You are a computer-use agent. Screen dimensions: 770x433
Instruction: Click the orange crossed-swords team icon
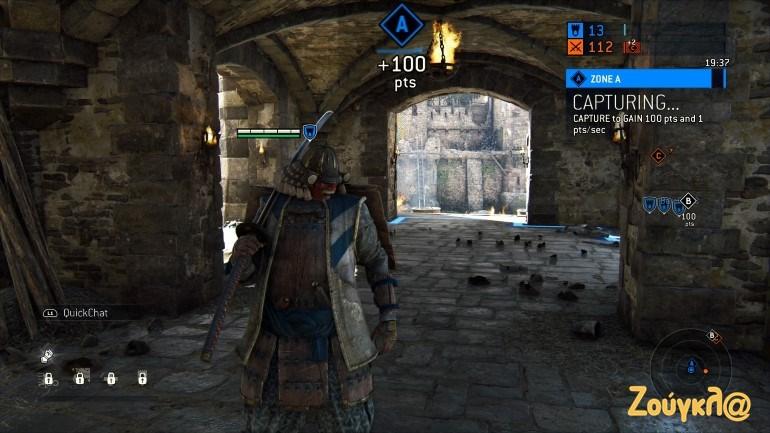pyautogui.click(x=574, y=46)
